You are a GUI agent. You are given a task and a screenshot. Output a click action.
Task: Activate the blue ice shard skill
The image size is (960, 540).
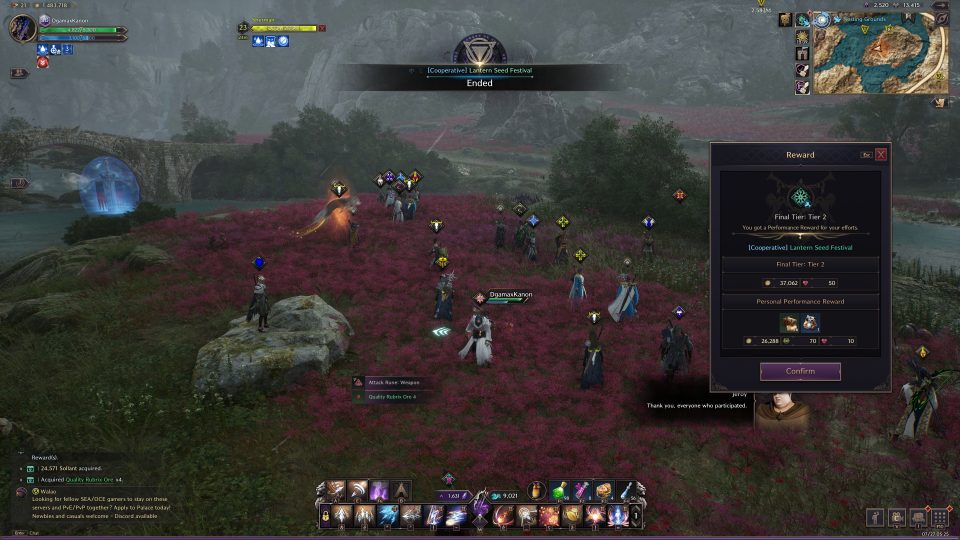[x=388, y=516]
